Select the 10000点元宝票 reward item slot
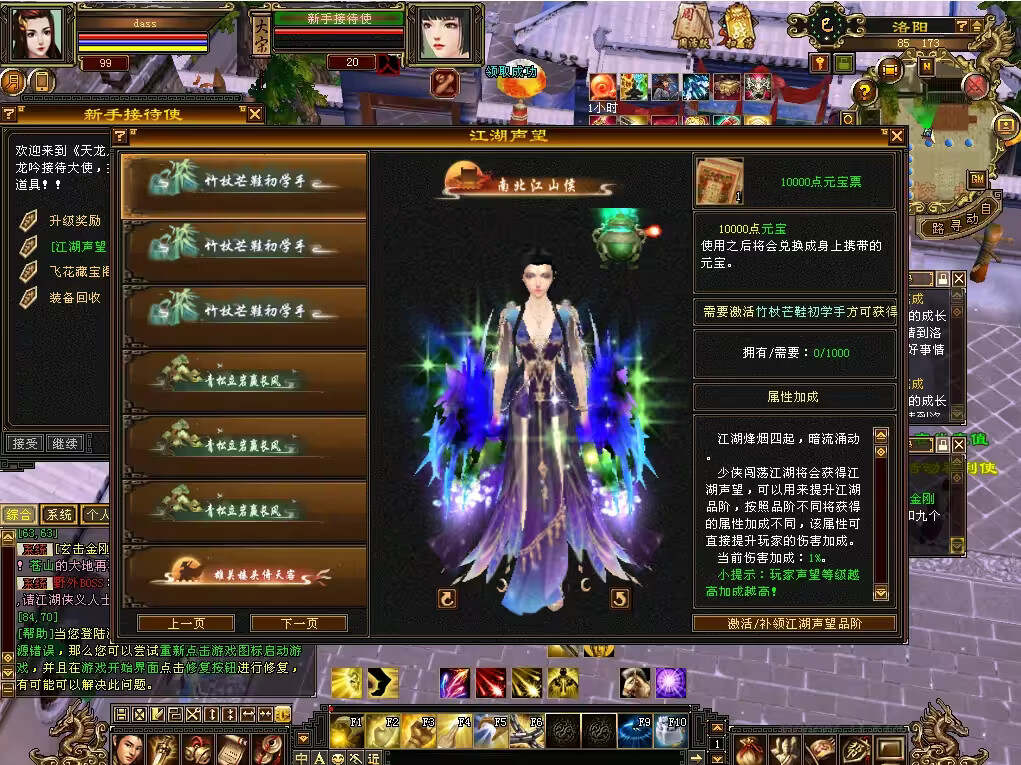Screen dimensions: 1021x765 click(x=719, y=181)
